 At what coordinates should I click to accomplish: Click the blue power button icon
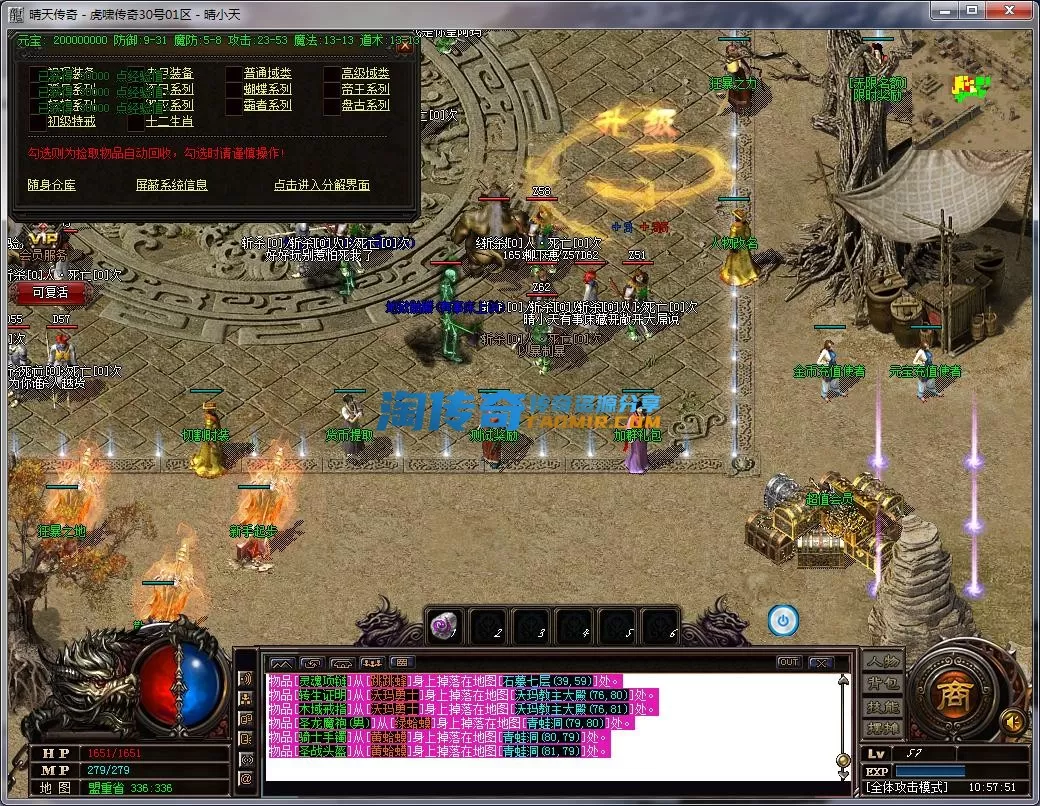[783, 621]
